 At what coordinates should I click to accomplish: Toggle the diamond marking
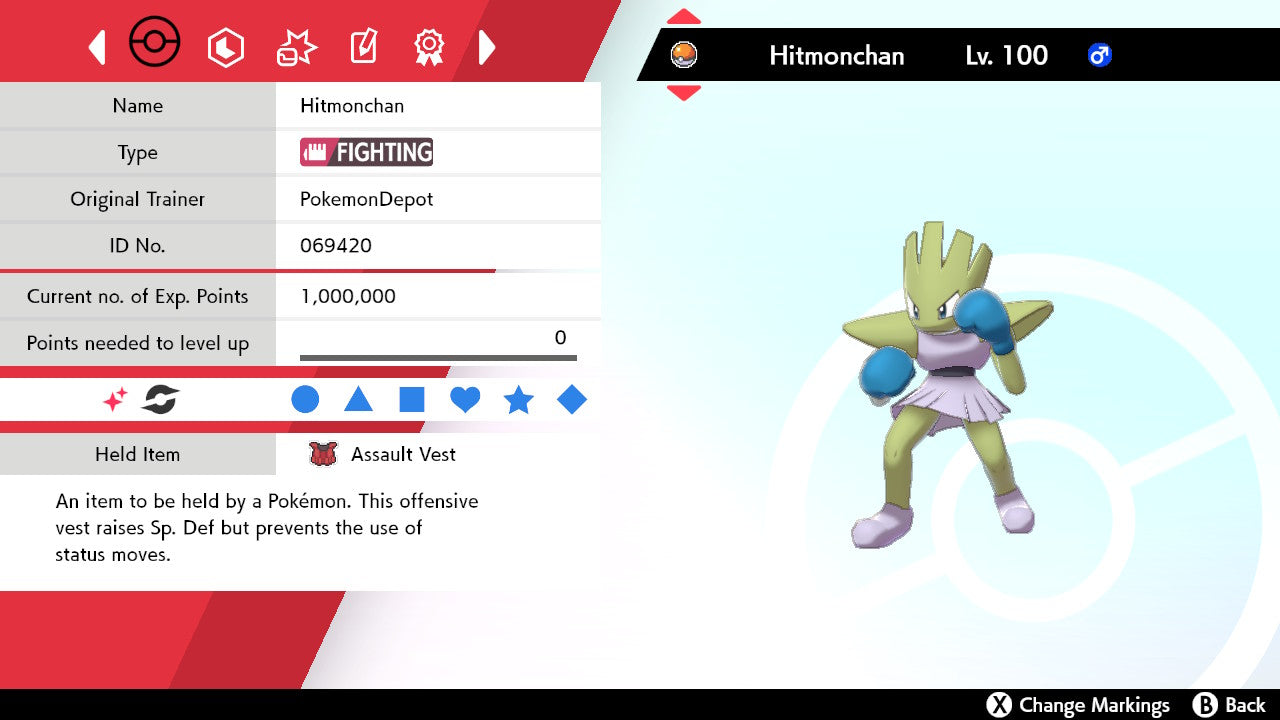click(572, 400)
